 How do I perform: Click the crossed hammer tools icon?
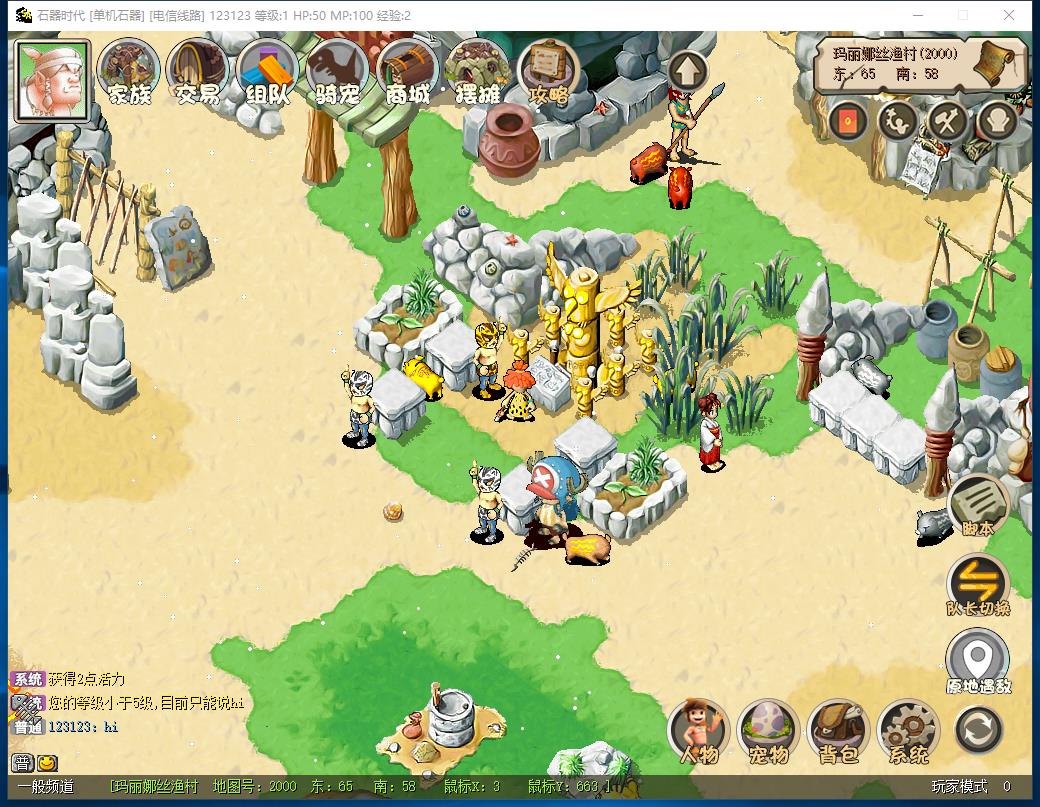pyautogui.click(x=946, y=122)
